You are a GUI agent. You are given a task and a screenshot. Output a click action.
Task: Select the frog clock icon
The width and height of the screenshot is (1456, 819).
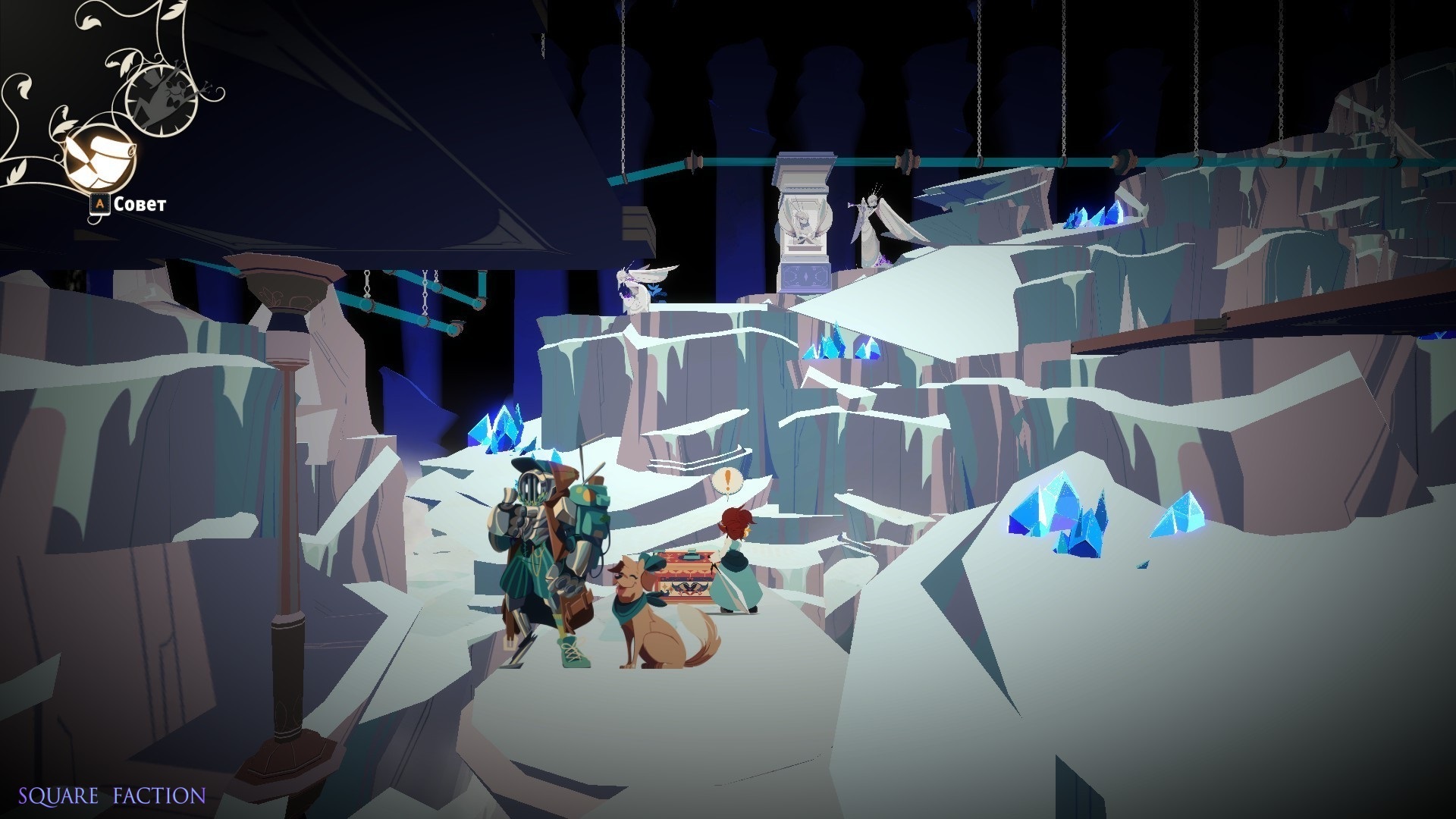[162, 97]
